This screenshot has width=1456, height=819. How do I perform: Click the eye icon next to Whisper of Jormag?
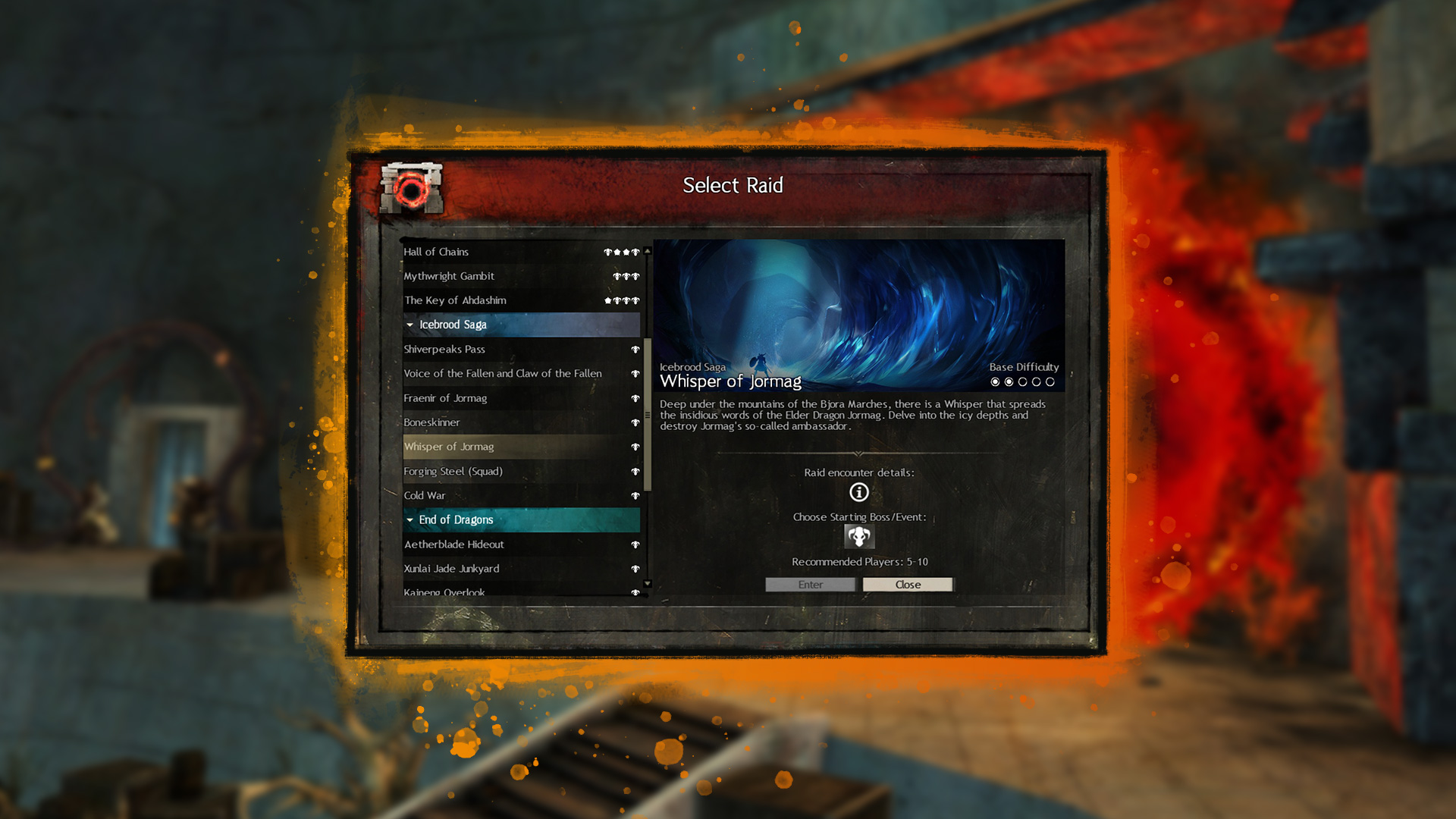coord(635,447)
